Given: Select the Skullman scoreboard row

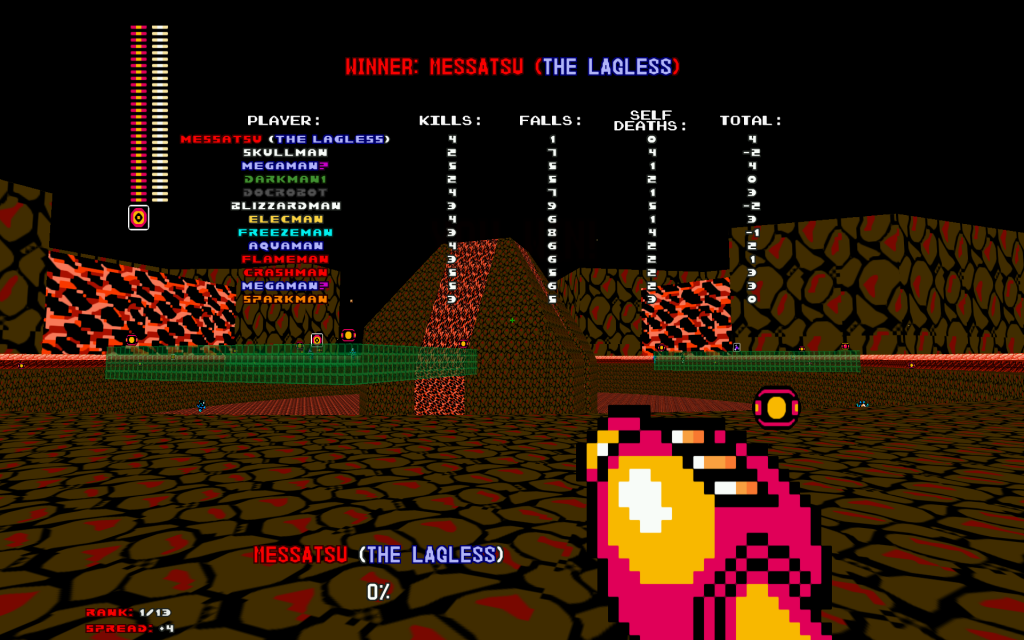Looking at the screenshot, I should coord(285,153).
